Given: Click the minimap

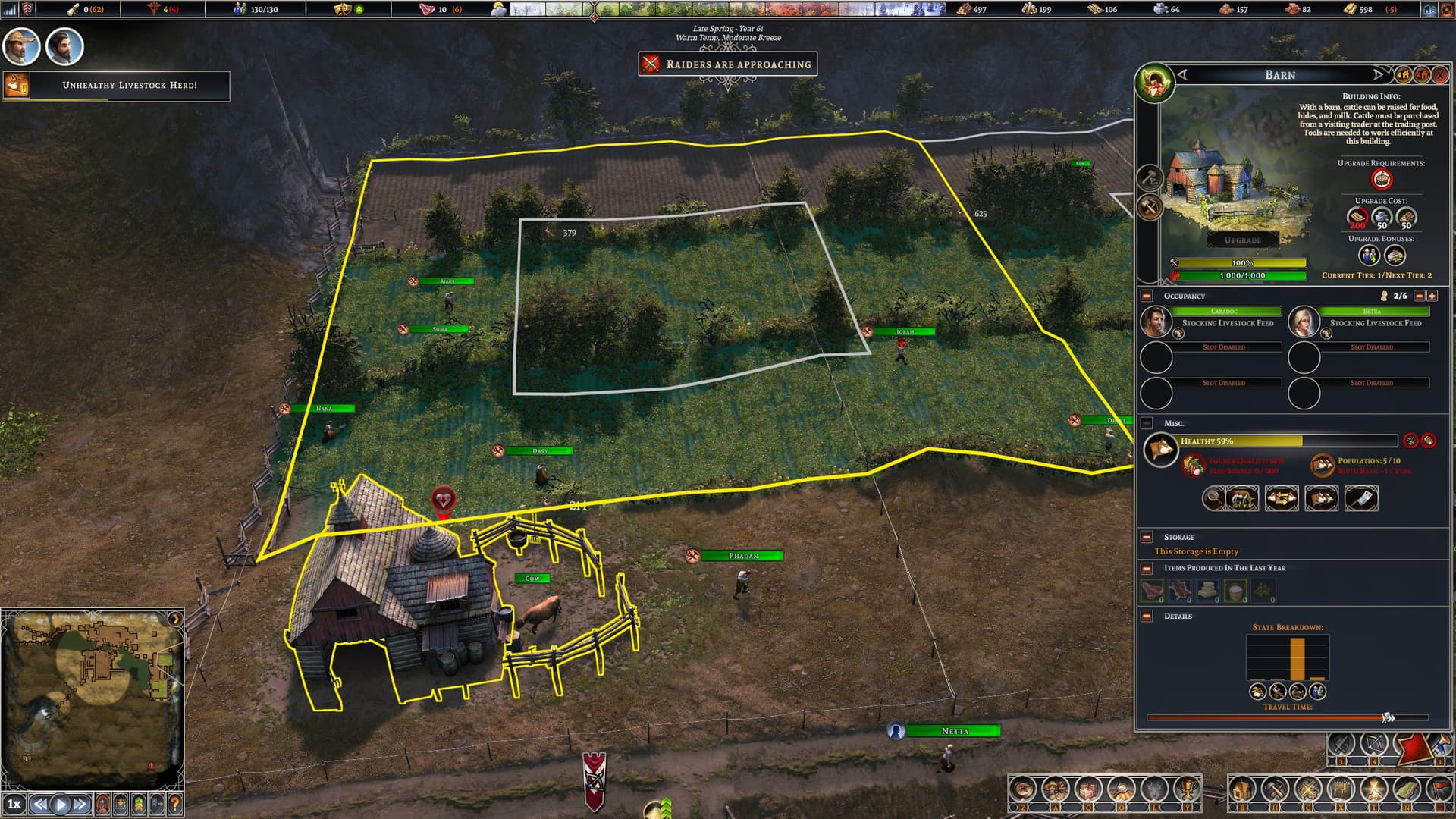Looking at the screenshot, I should click(93, 698).
